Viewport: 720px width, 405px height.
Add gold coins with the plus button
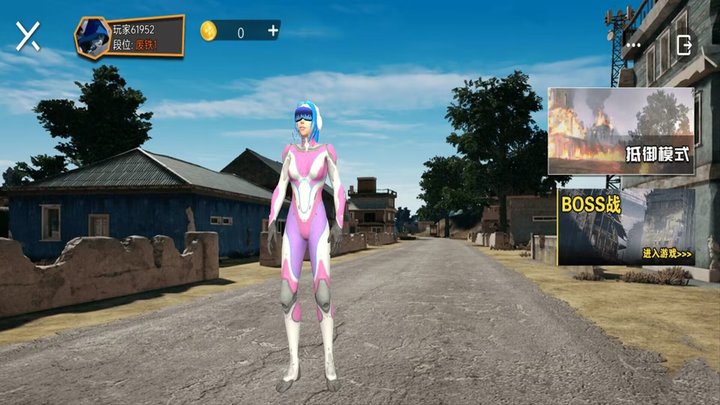point(272,31)
